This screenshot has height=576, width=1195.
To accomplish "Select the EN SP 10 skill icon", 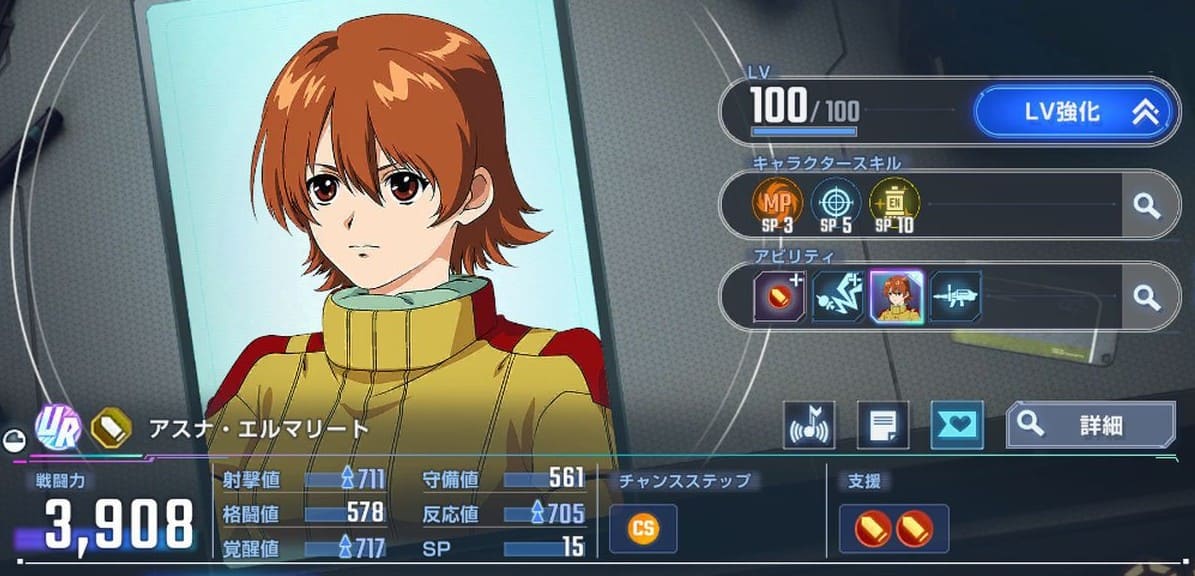I will (893, 205).
